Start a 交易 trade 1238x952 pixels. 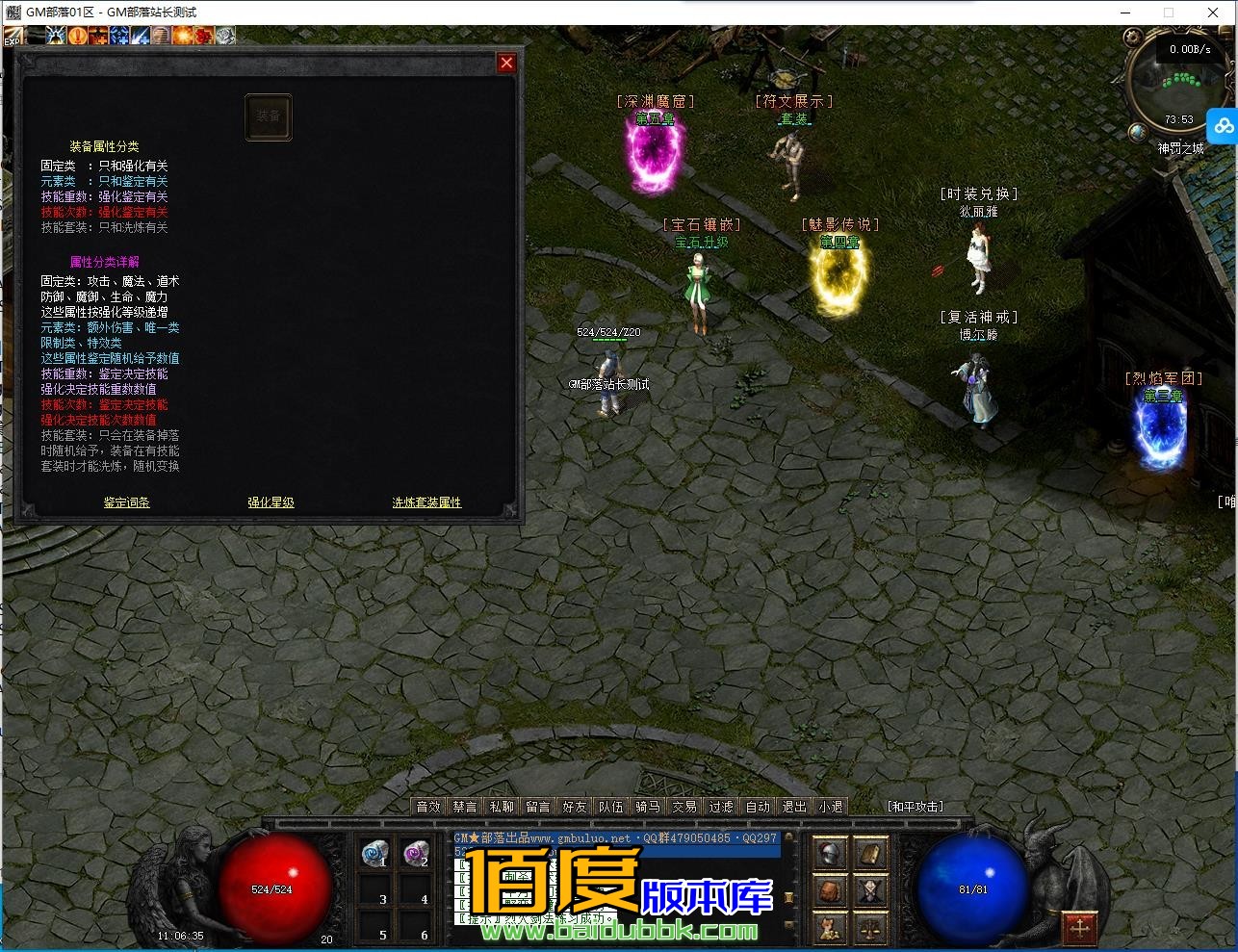pos(684,807)
